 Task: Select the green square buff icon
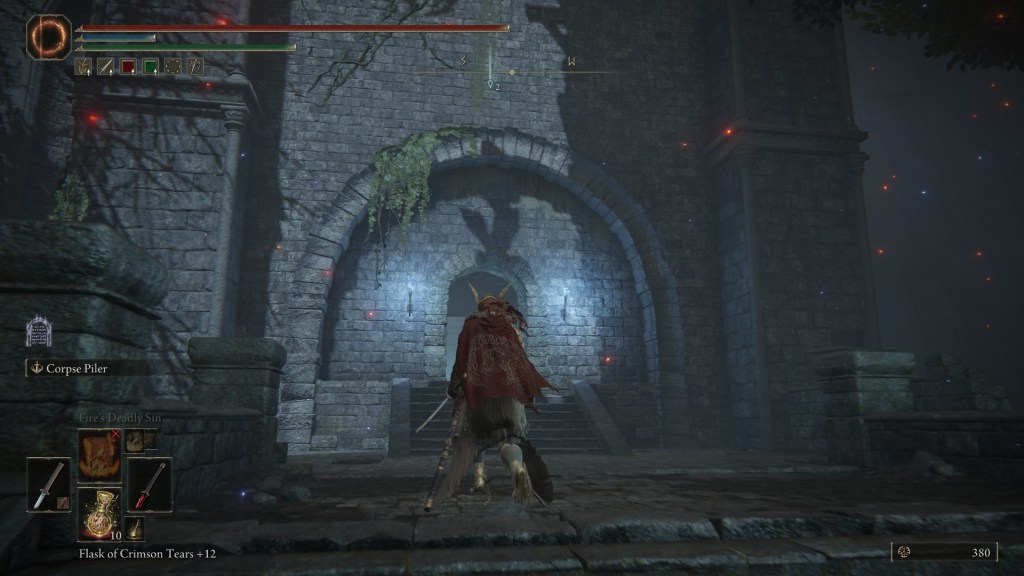pyautogui.click(x=150, y=67)
